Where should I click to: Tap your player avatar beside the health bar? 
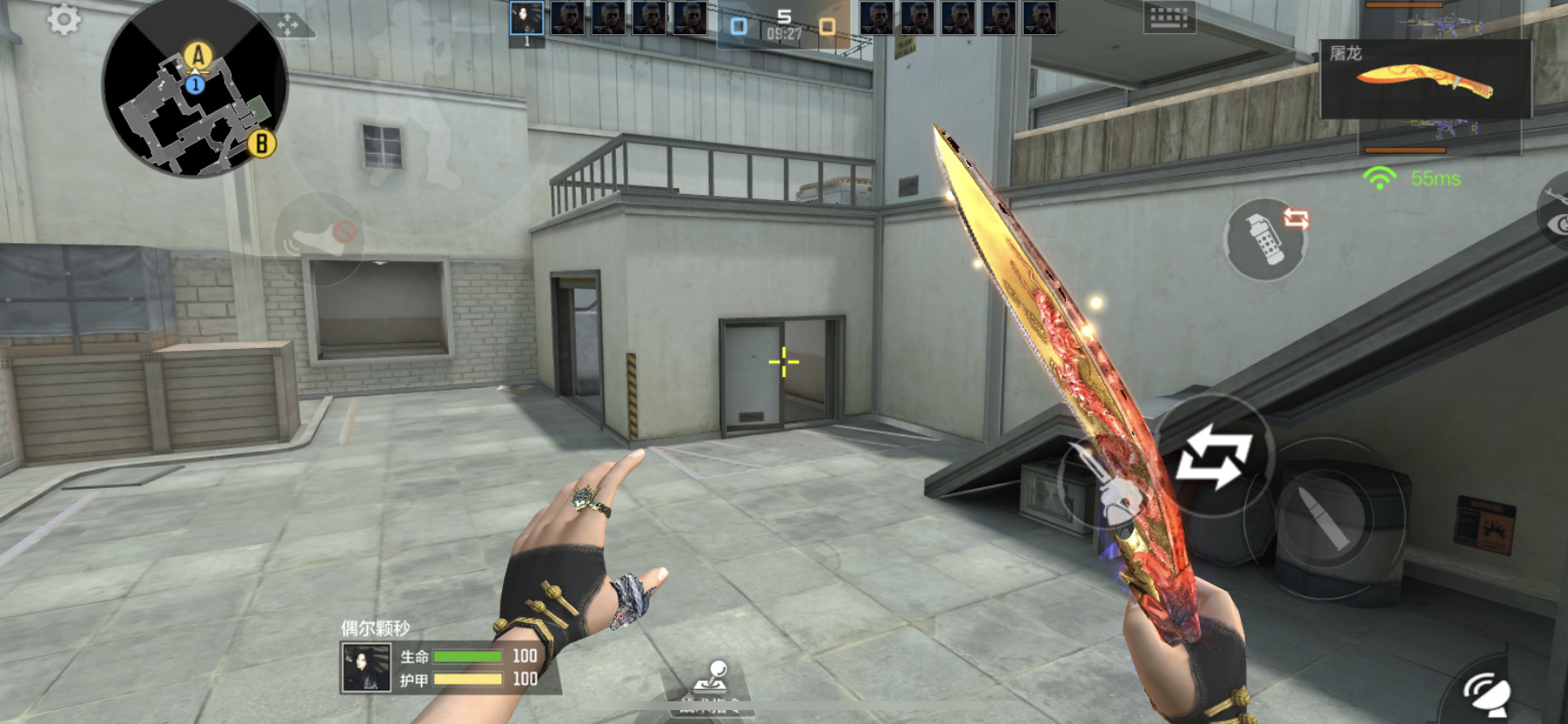pos(366,668)
